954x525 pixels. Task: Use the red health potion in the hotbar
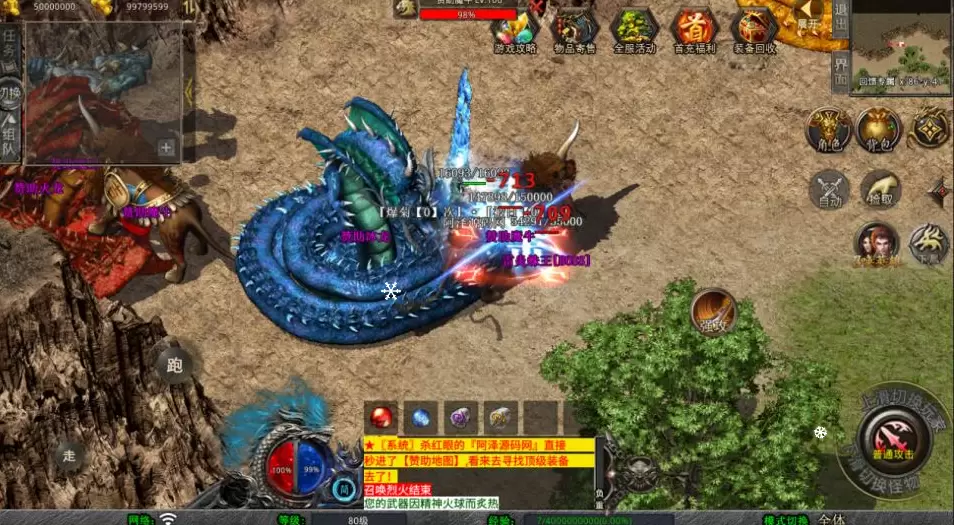(381, 417)
